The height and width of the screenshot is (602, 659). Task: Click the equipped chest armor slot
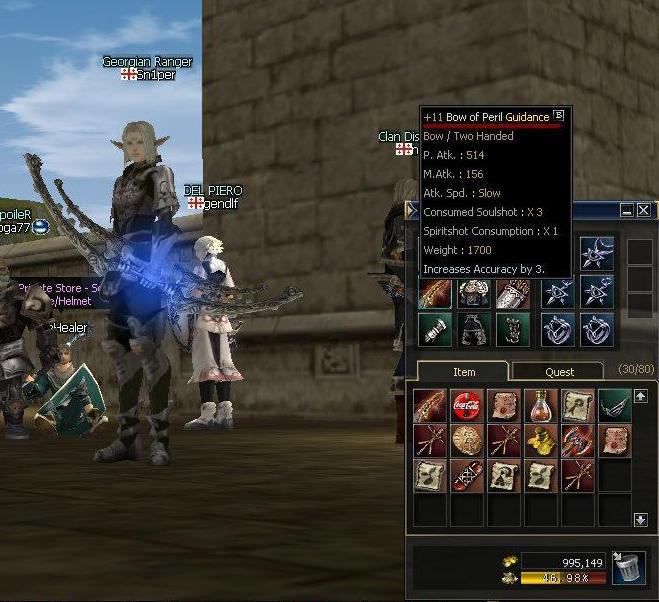coord(472,292)
